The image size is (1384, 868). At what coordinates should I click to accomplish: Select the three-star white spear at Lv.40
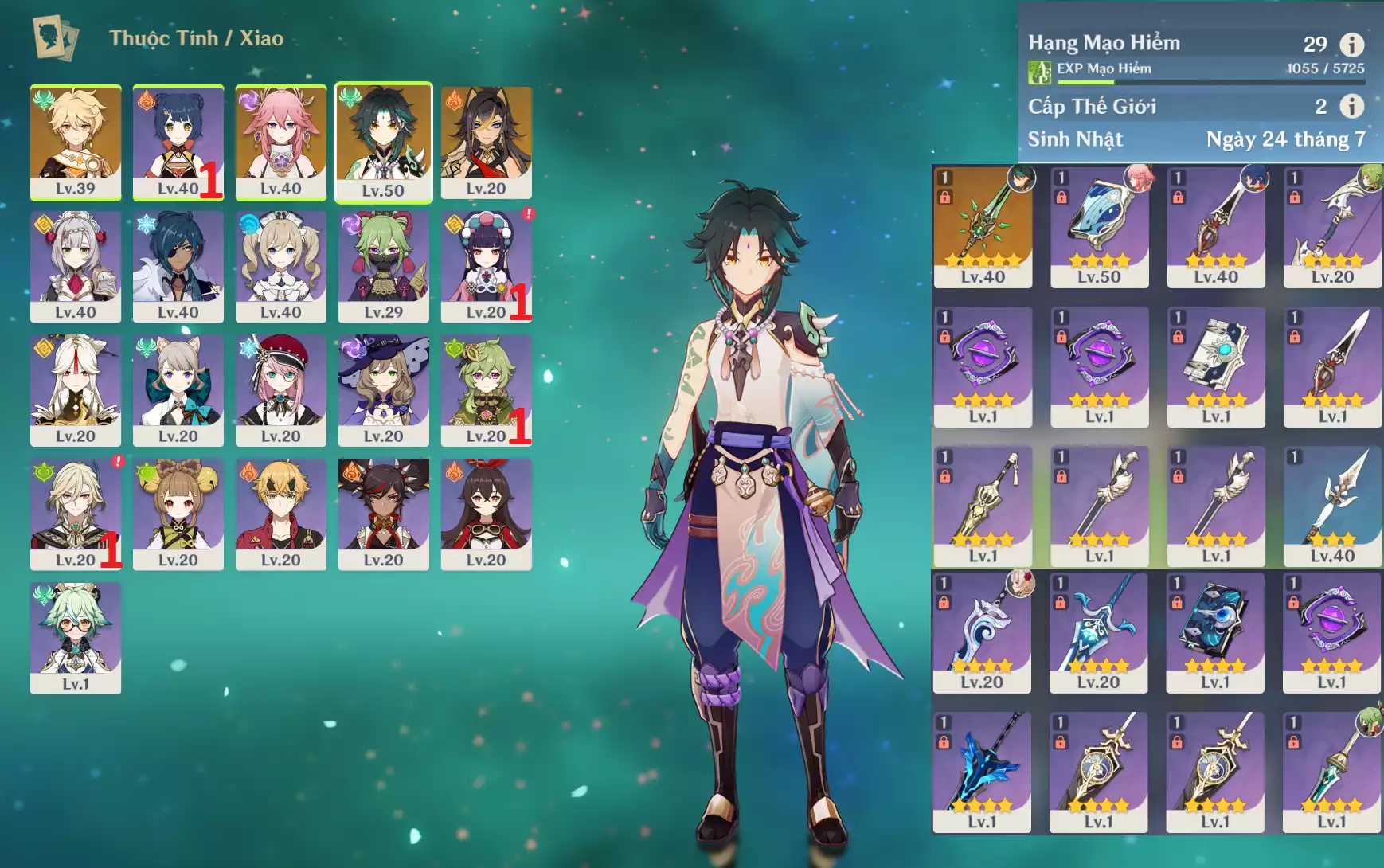[1332, 506]
